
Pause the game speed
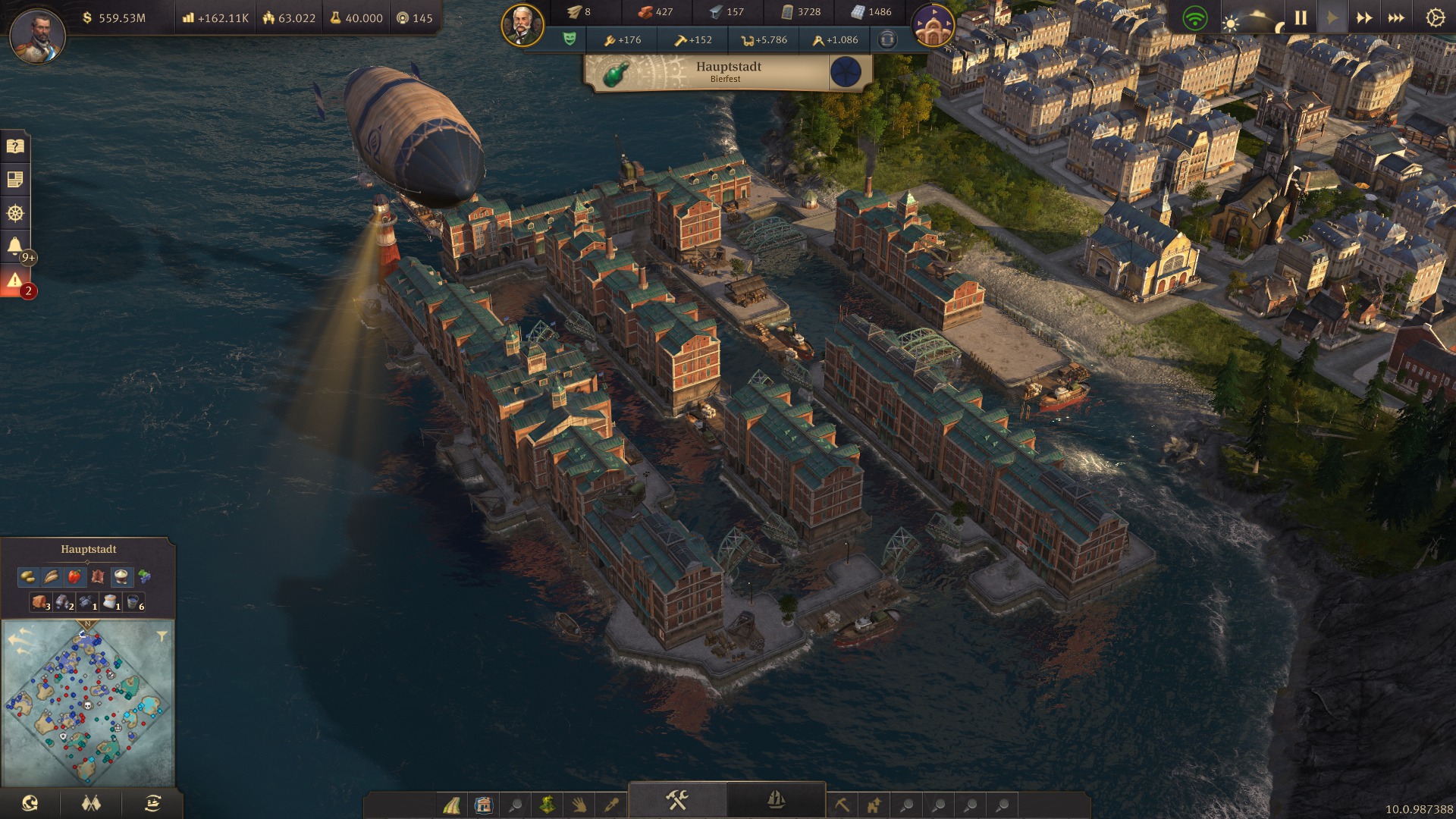pyautogui.click(x=1301, y=17)
